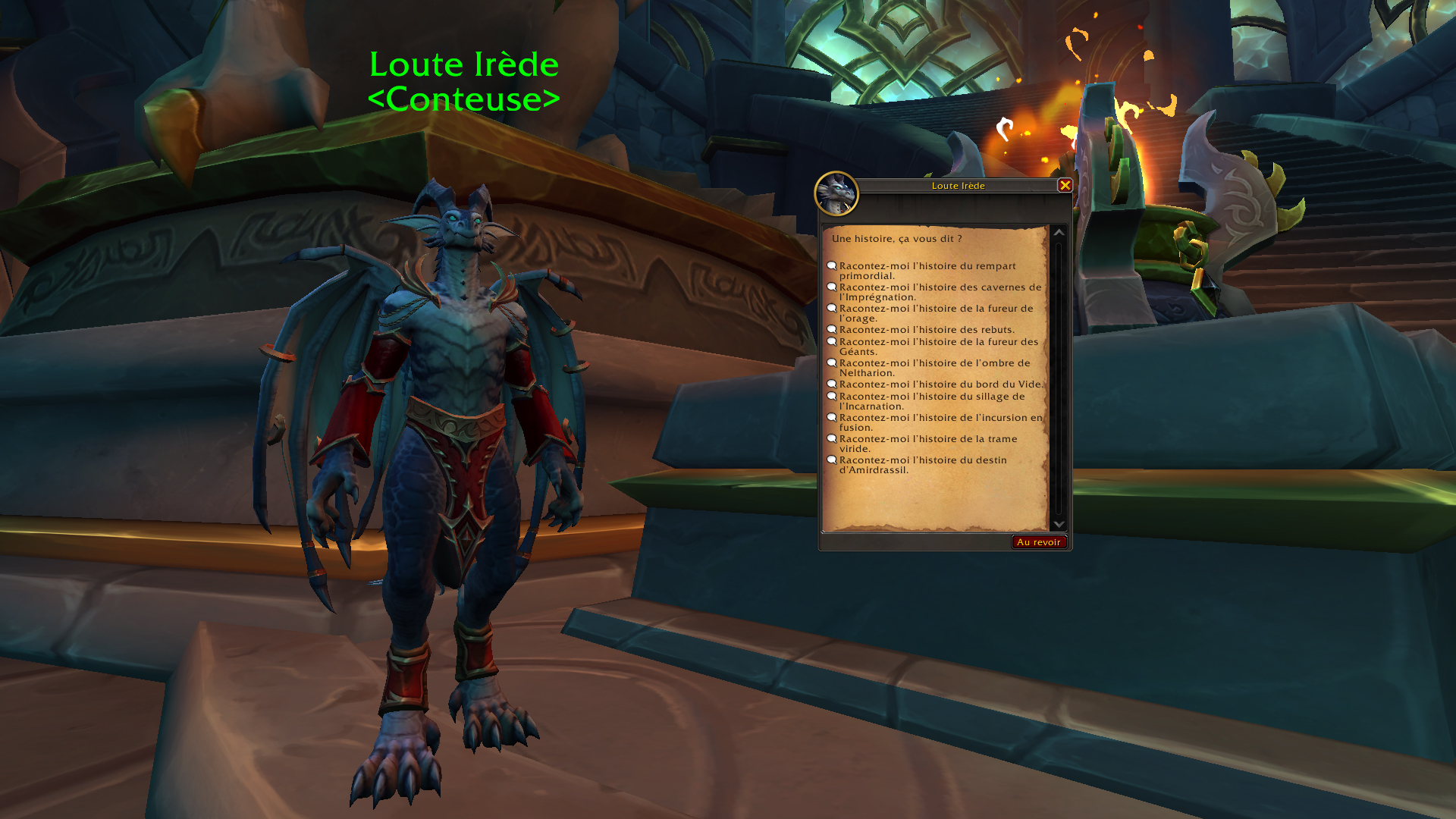Click the bubble icon next to "fureur de l'orage"
The image size is (1456, 819).
833,309
